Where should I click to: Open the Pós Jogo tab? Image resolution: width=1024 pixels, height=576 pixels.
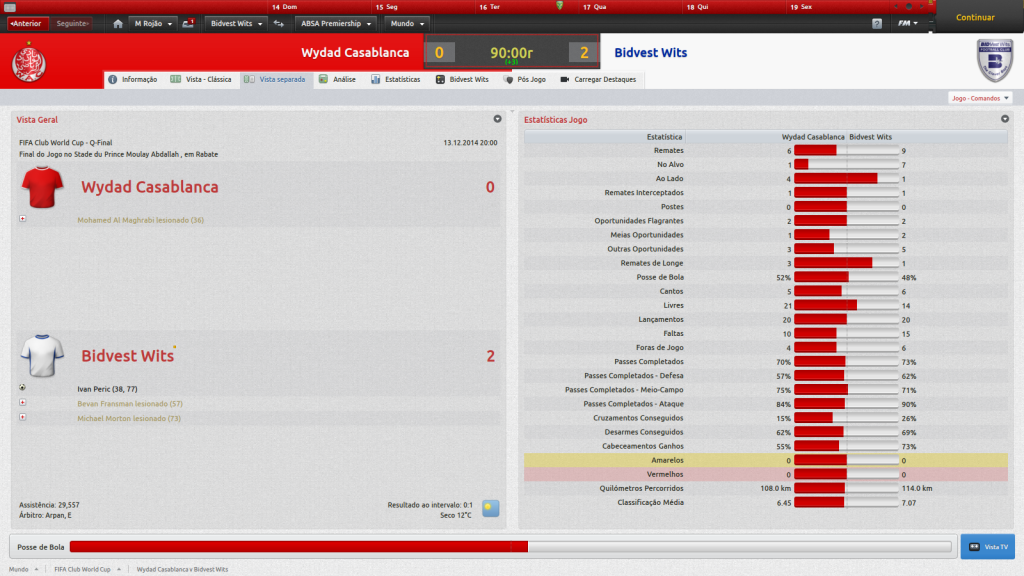(525, 79)
